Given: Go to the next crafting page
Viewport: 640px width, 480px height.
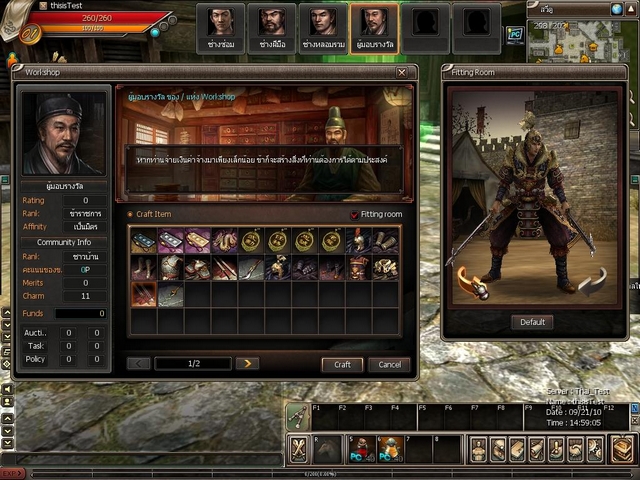Looking at the screenshot, I should [x=246, y=363].
